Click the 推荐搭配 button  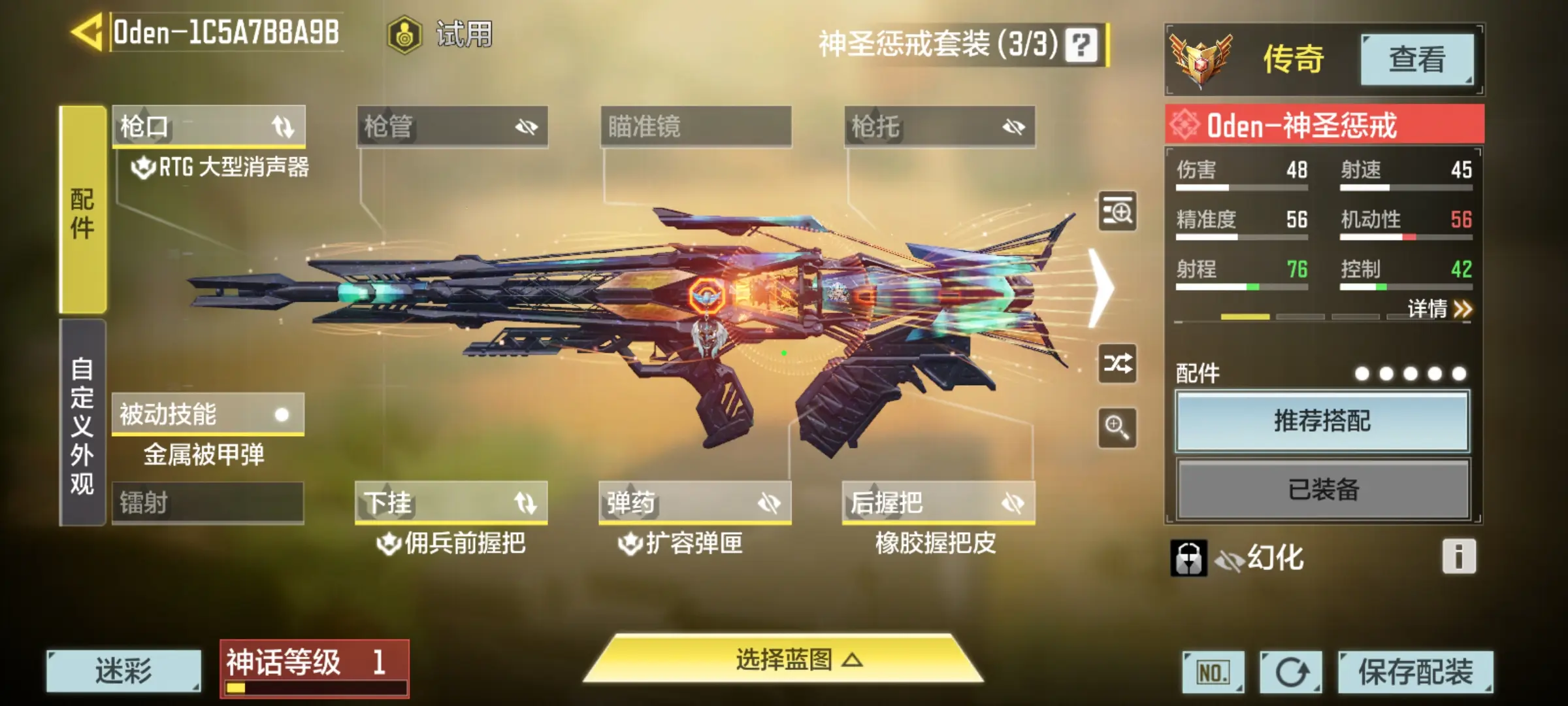pos(1322,421)
